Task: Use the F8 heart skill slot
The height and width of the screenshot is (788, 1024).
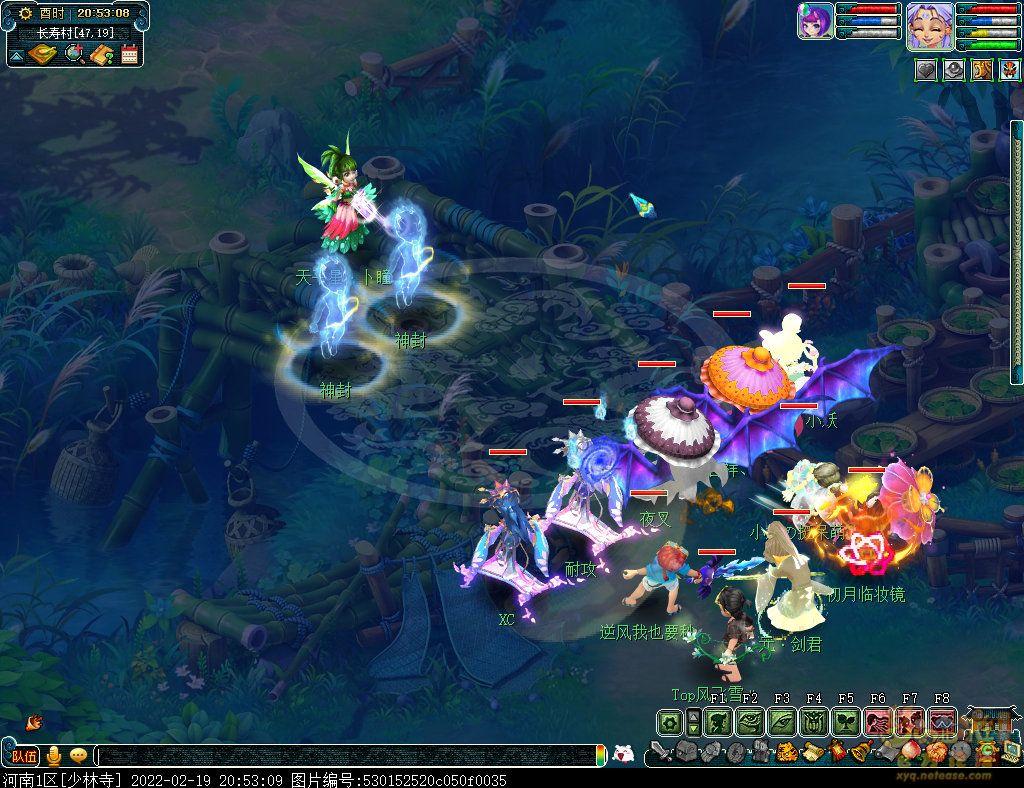Action: (941, 721)
